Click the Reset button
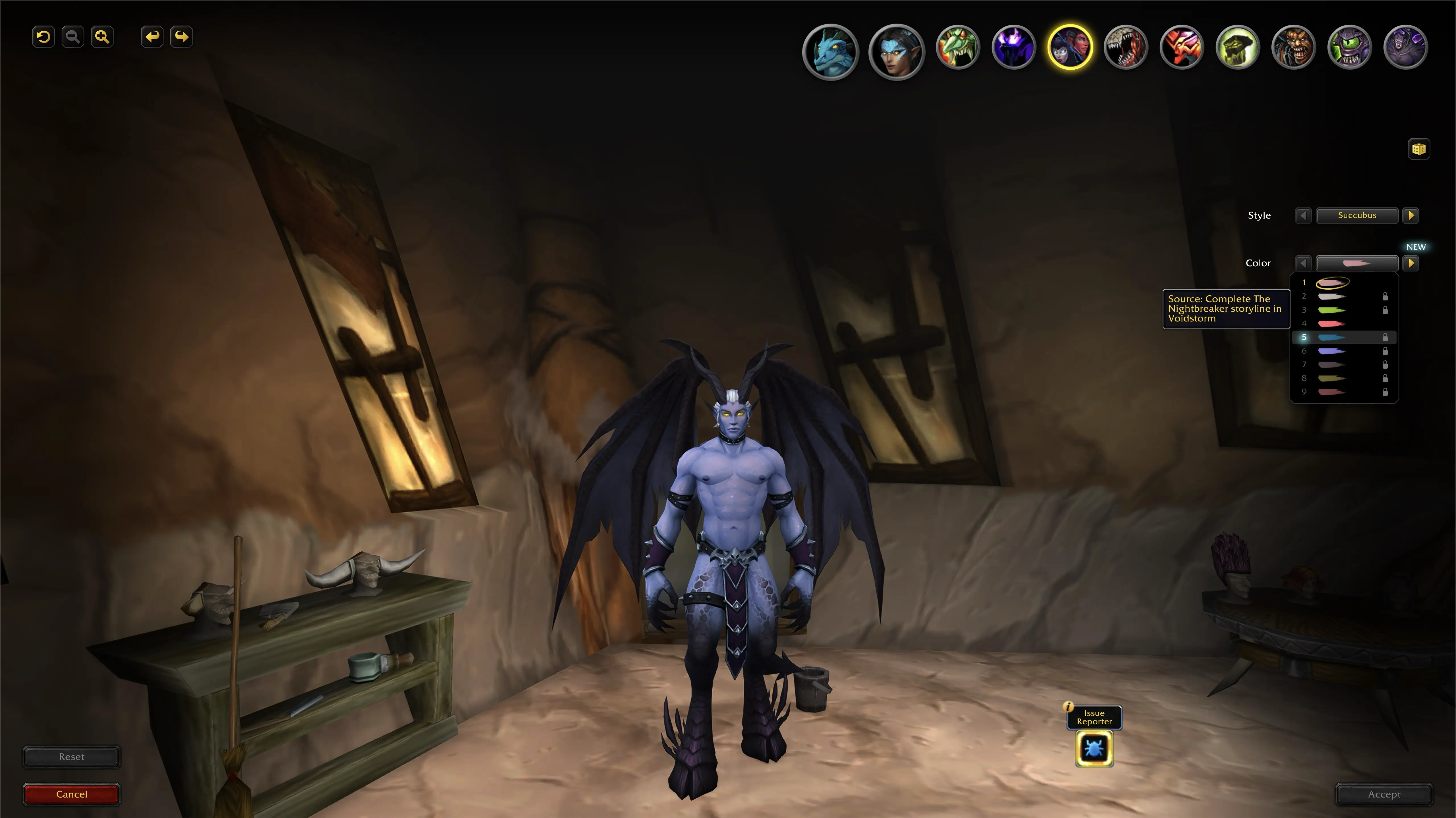 pos(72,756)
